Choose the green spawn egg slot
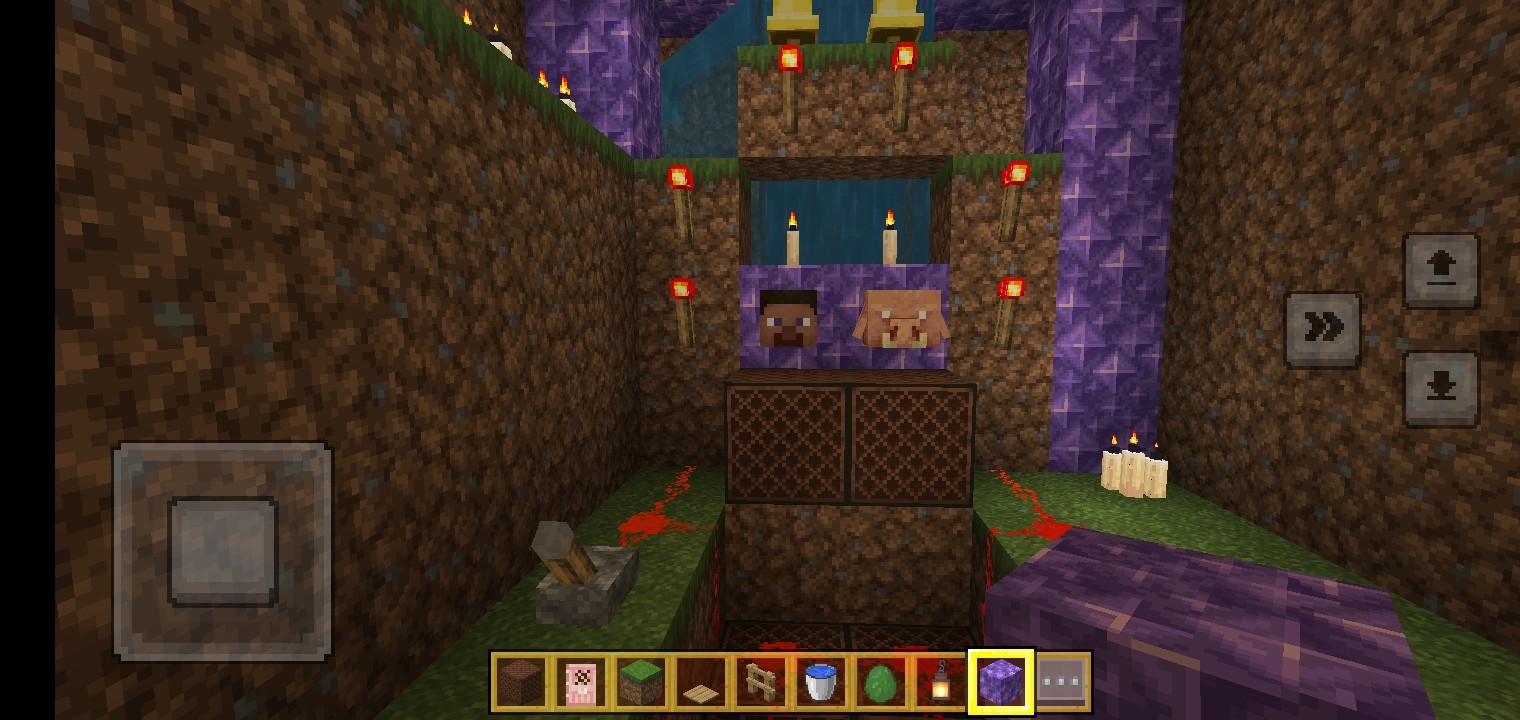This screenshot has width=1520, height=720. point(881,683)
